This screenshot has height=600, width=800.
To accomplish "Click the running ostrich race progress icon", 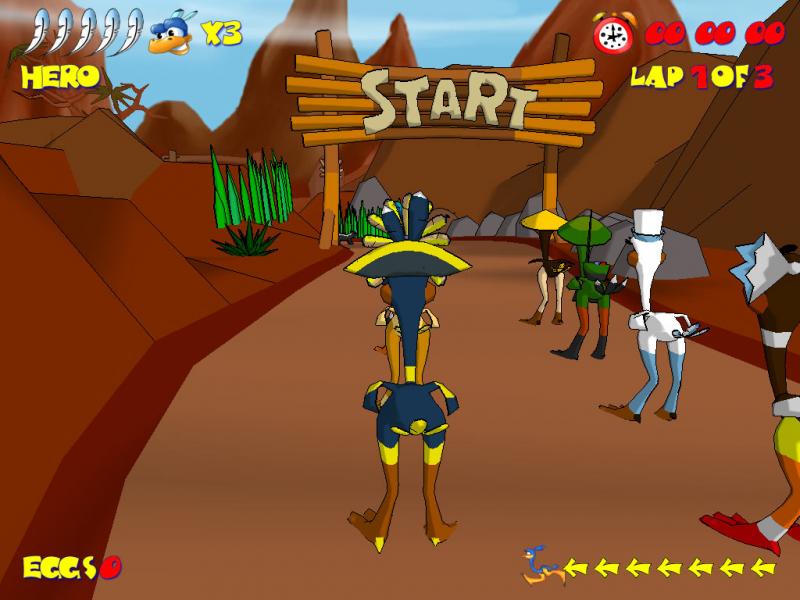I will coord(541,567).
